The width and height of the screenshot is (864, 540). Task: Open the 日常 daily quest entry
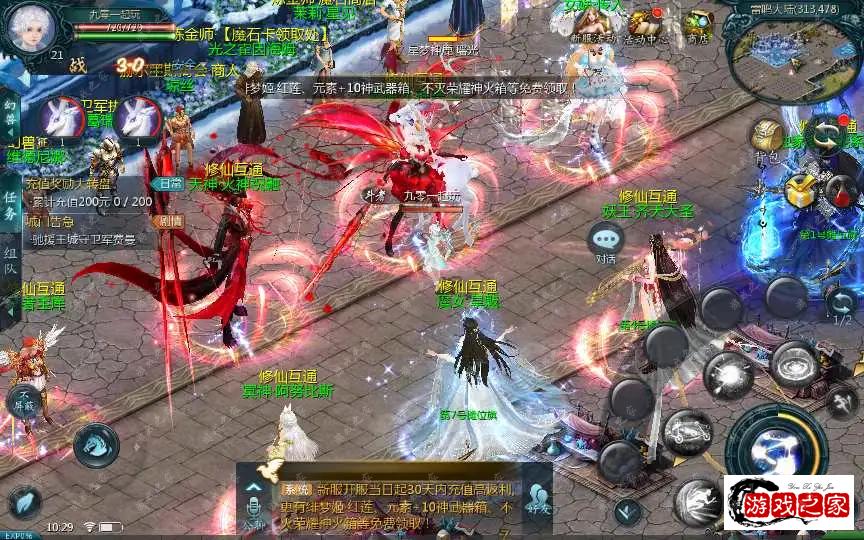pos(170,184)
